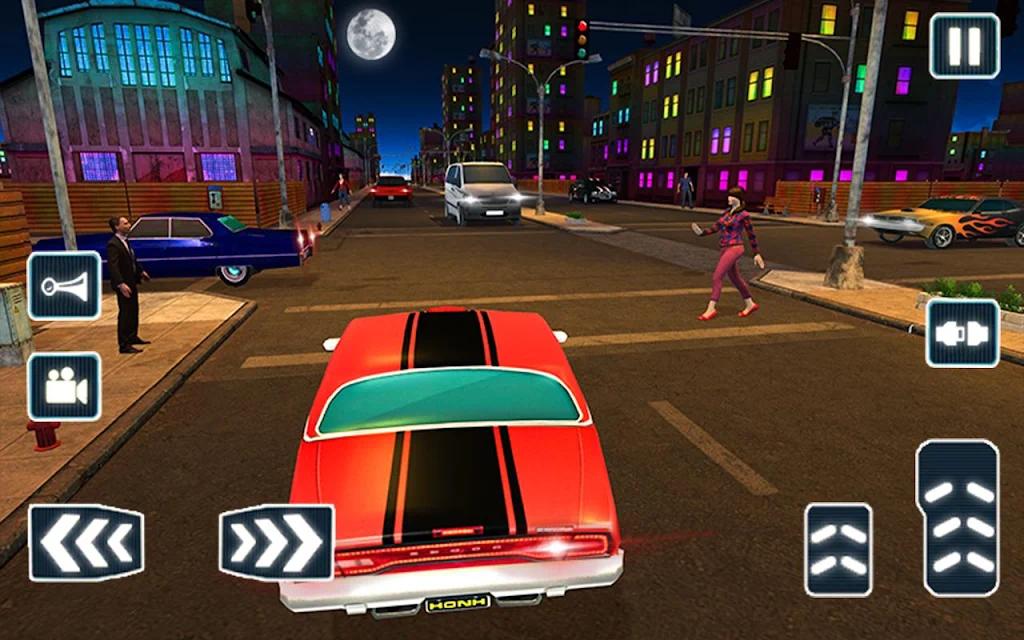The image size is (1024, 640).
Task: Steer the car right
Action: pos(276,542)
